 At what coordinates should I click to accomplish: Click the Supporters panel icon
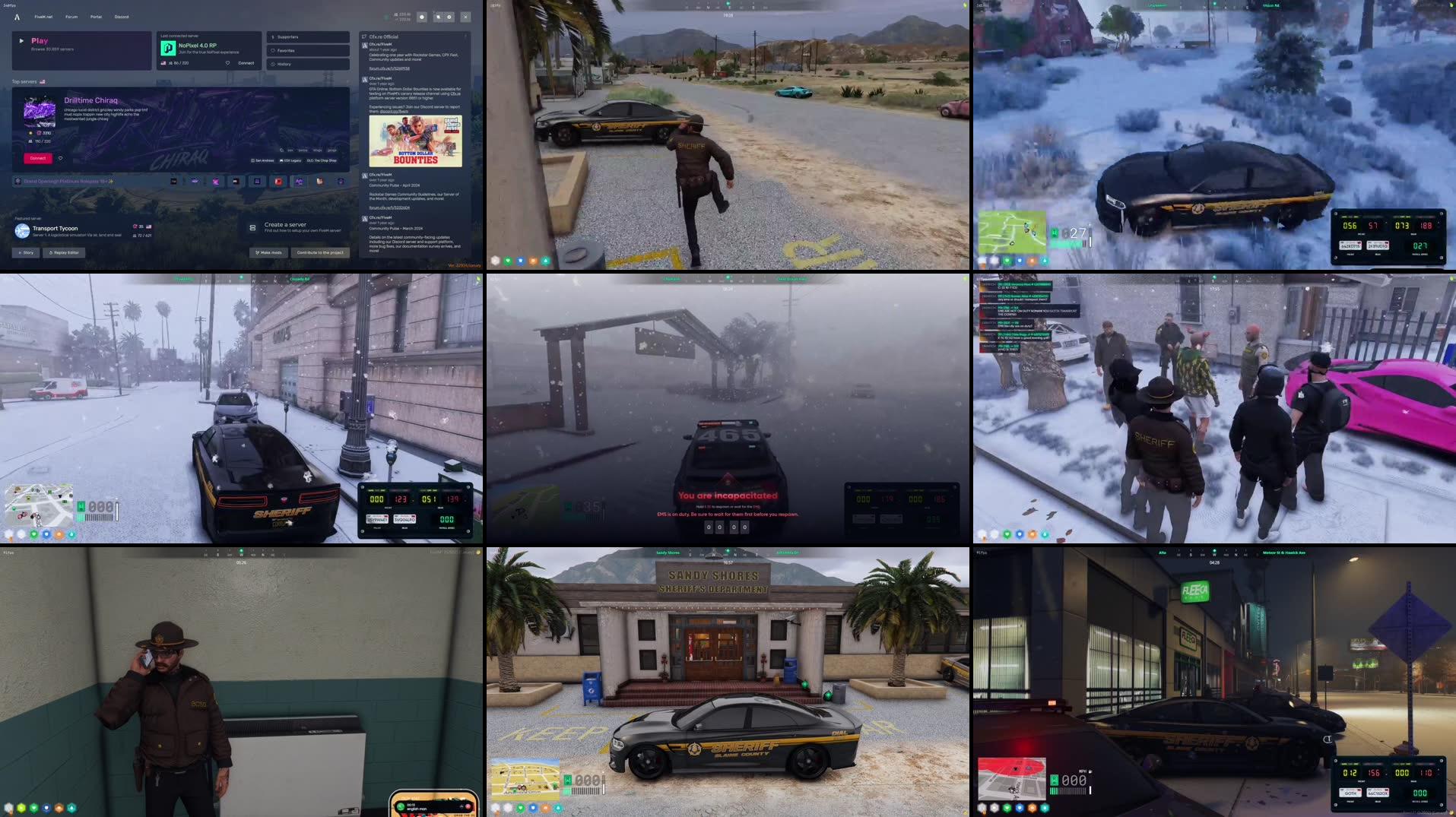coord(272,37)
